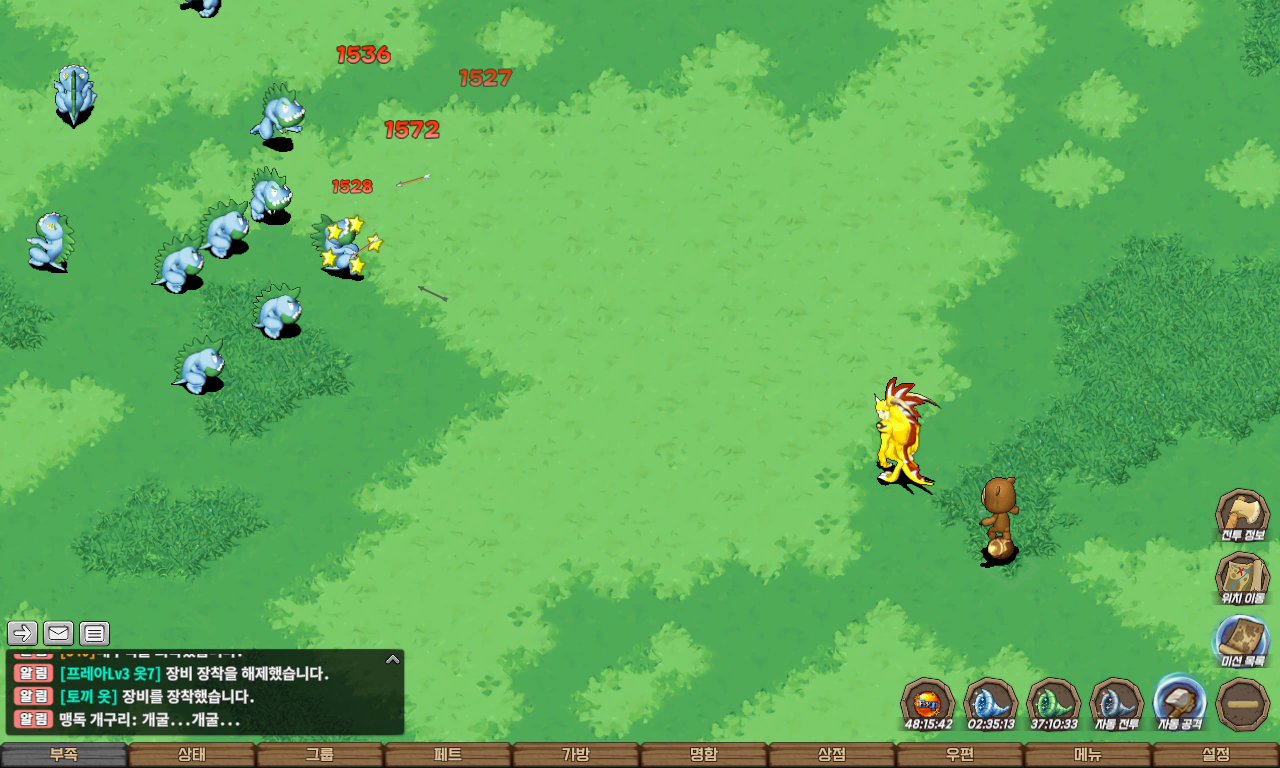
Task: Show the 페트 (pet) tab
Action: coord(448,755)
